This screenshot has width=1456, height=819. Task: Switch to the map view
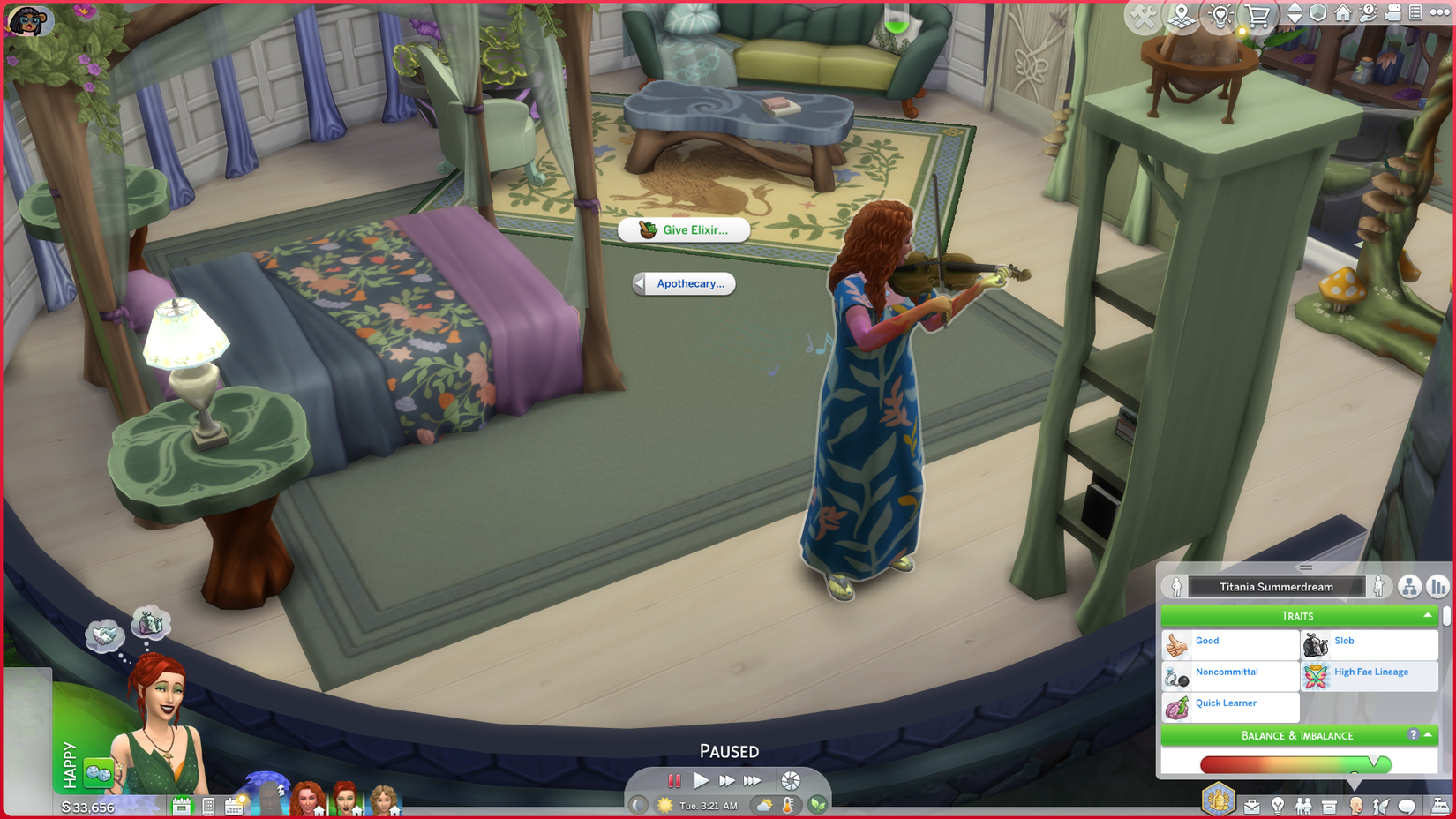pyautogui.click(x=1181, y=15)
